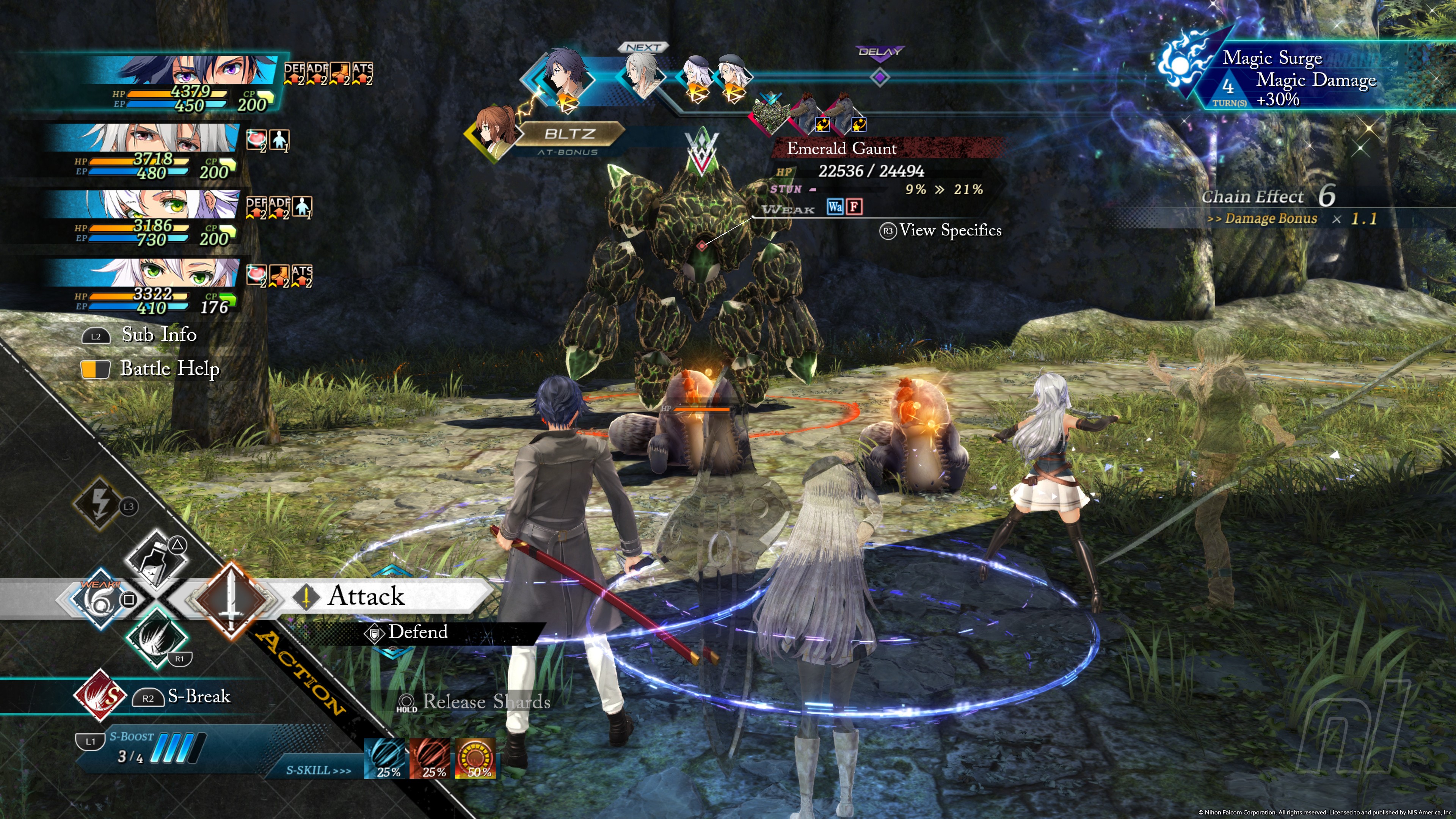Click Release Shards
This screenshot has width=1456, height=819.
486,702
